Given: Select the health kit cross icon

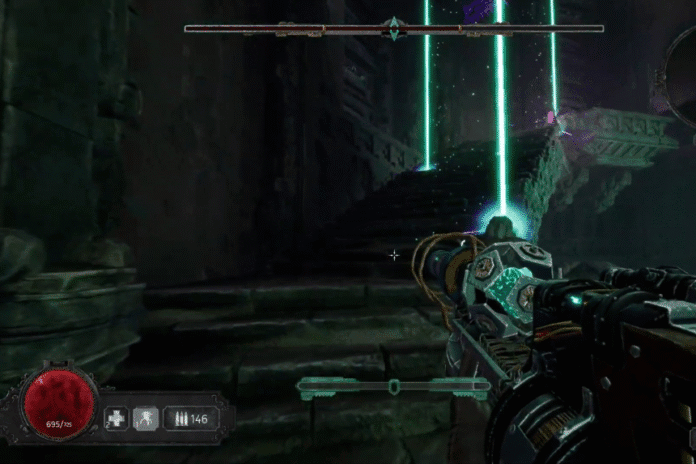Looking at the screenshot, I should click(116, 417).
